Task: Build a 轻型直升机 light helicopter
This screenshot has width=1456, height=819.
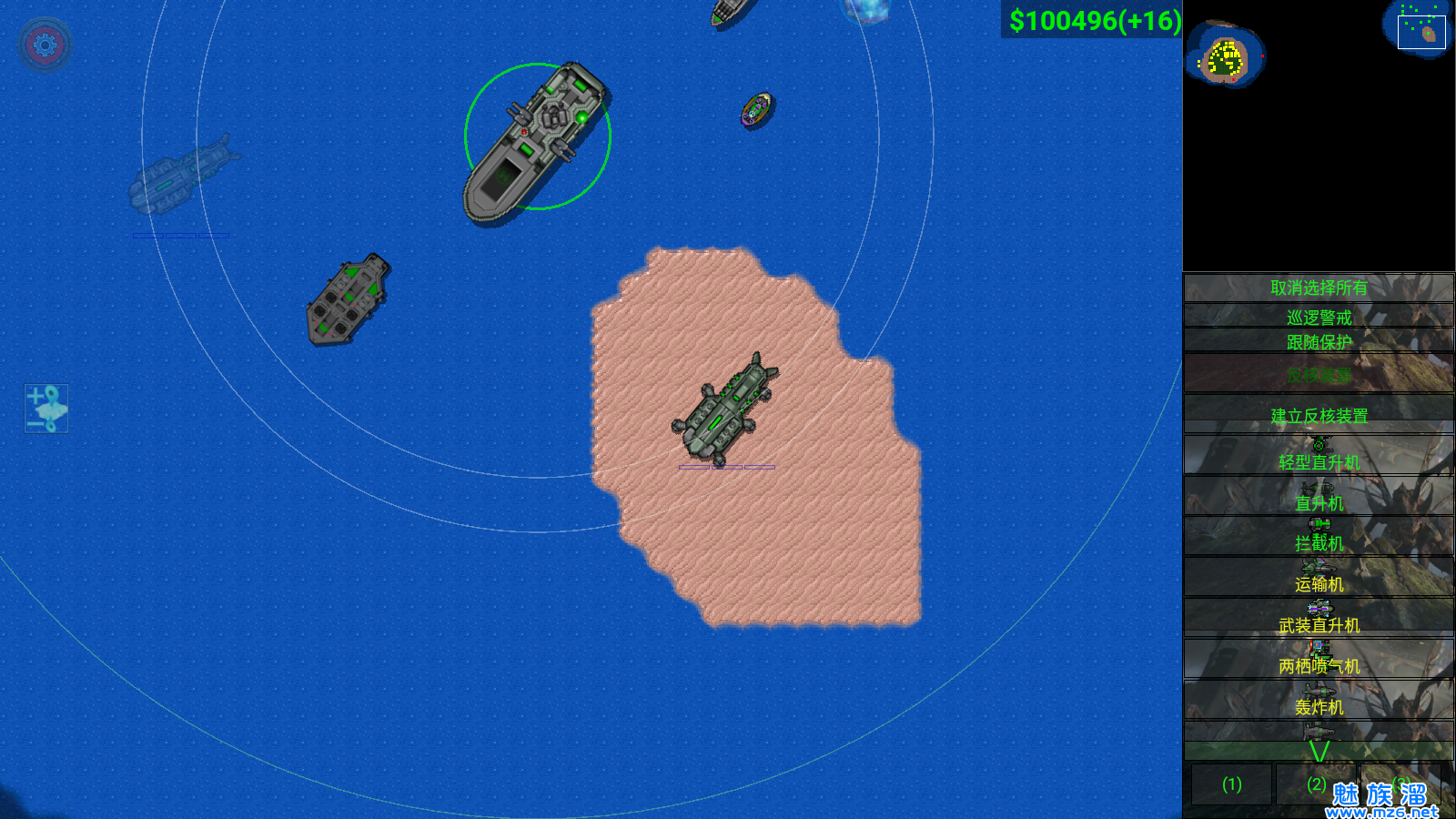Action: [x=1319, y=456]
